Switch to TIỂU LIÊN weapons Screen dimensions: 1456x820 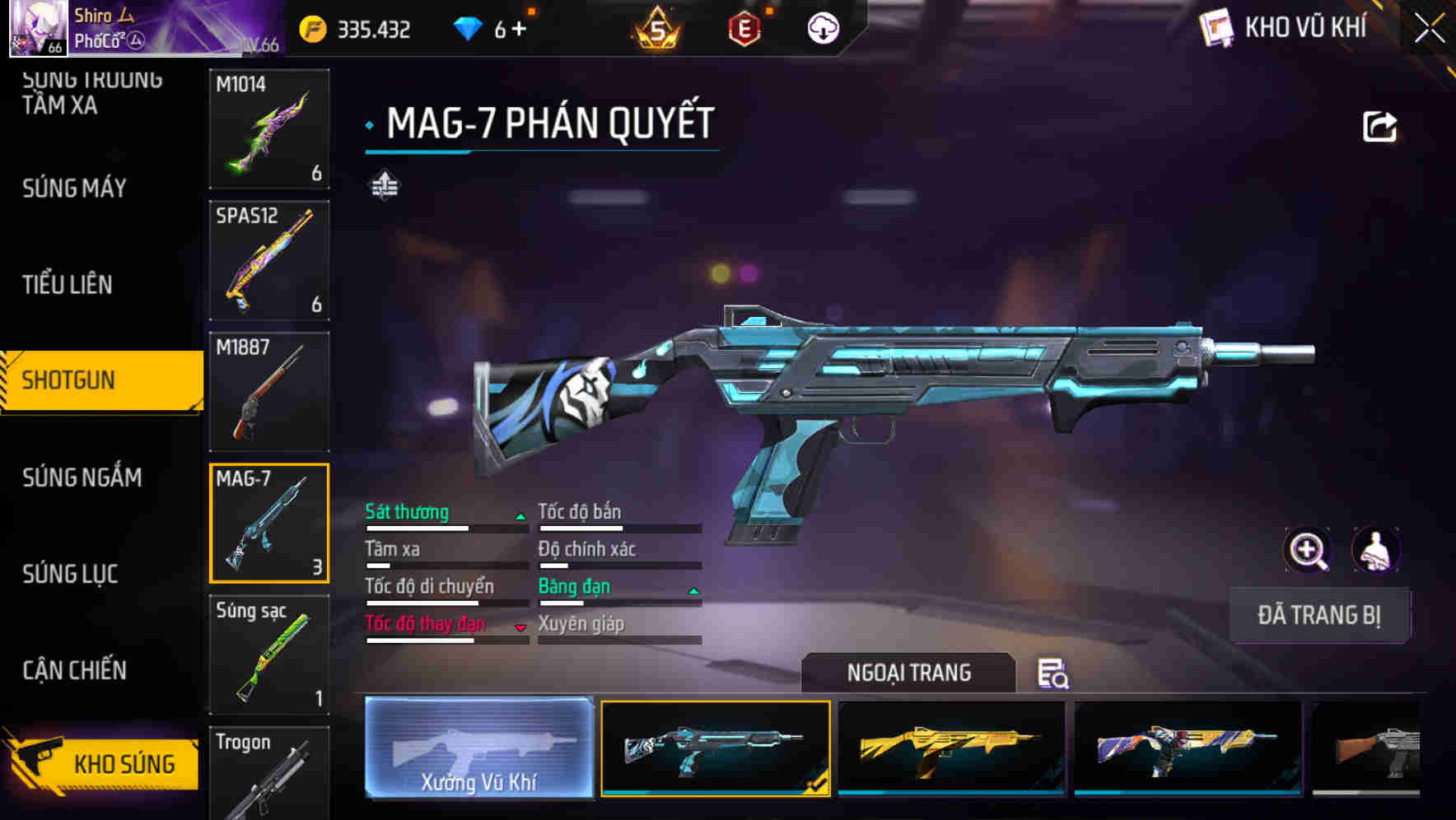click(x=68, y=285)
